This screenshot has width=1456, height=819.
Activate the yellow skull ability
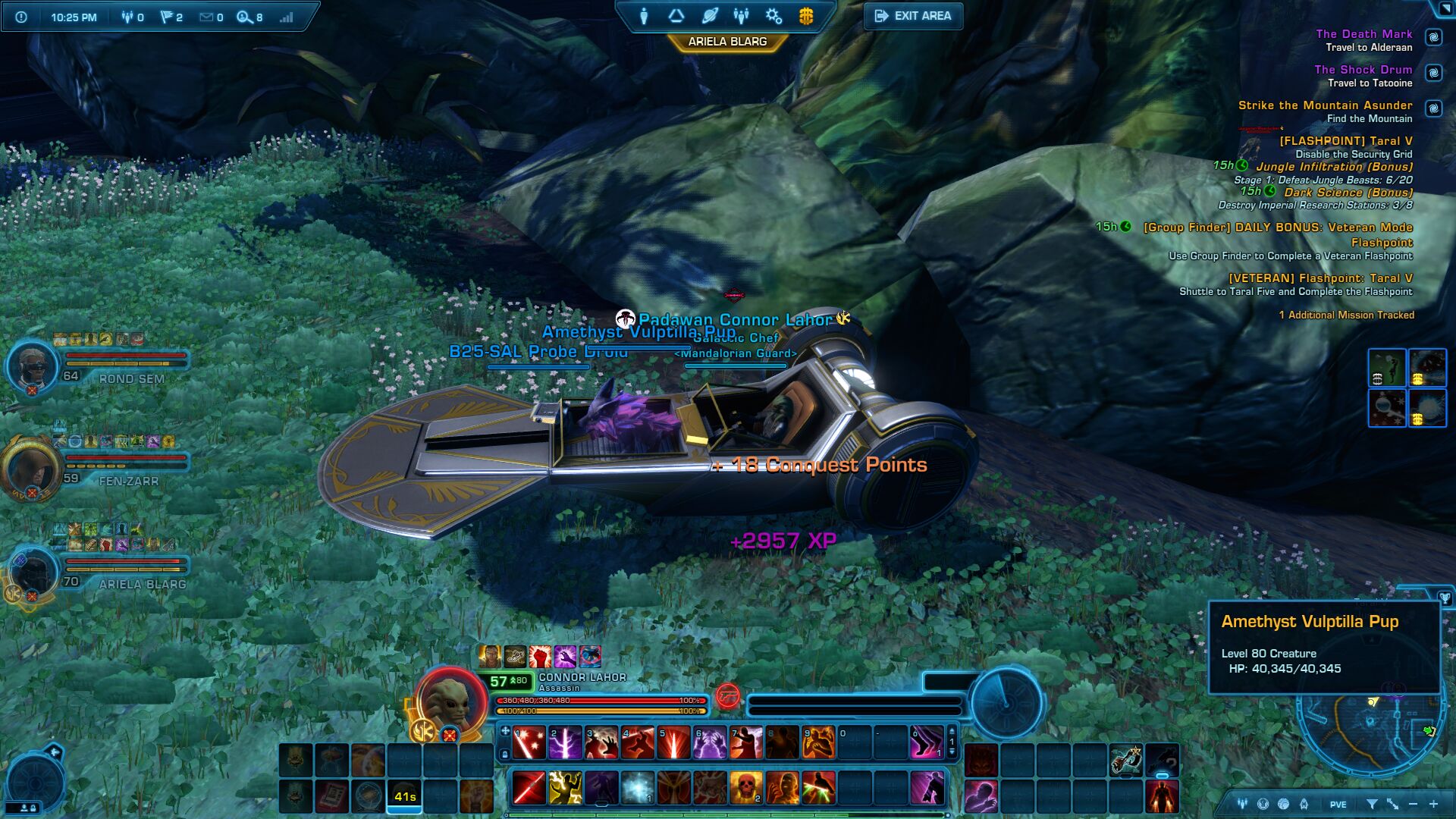pos(746,788)
